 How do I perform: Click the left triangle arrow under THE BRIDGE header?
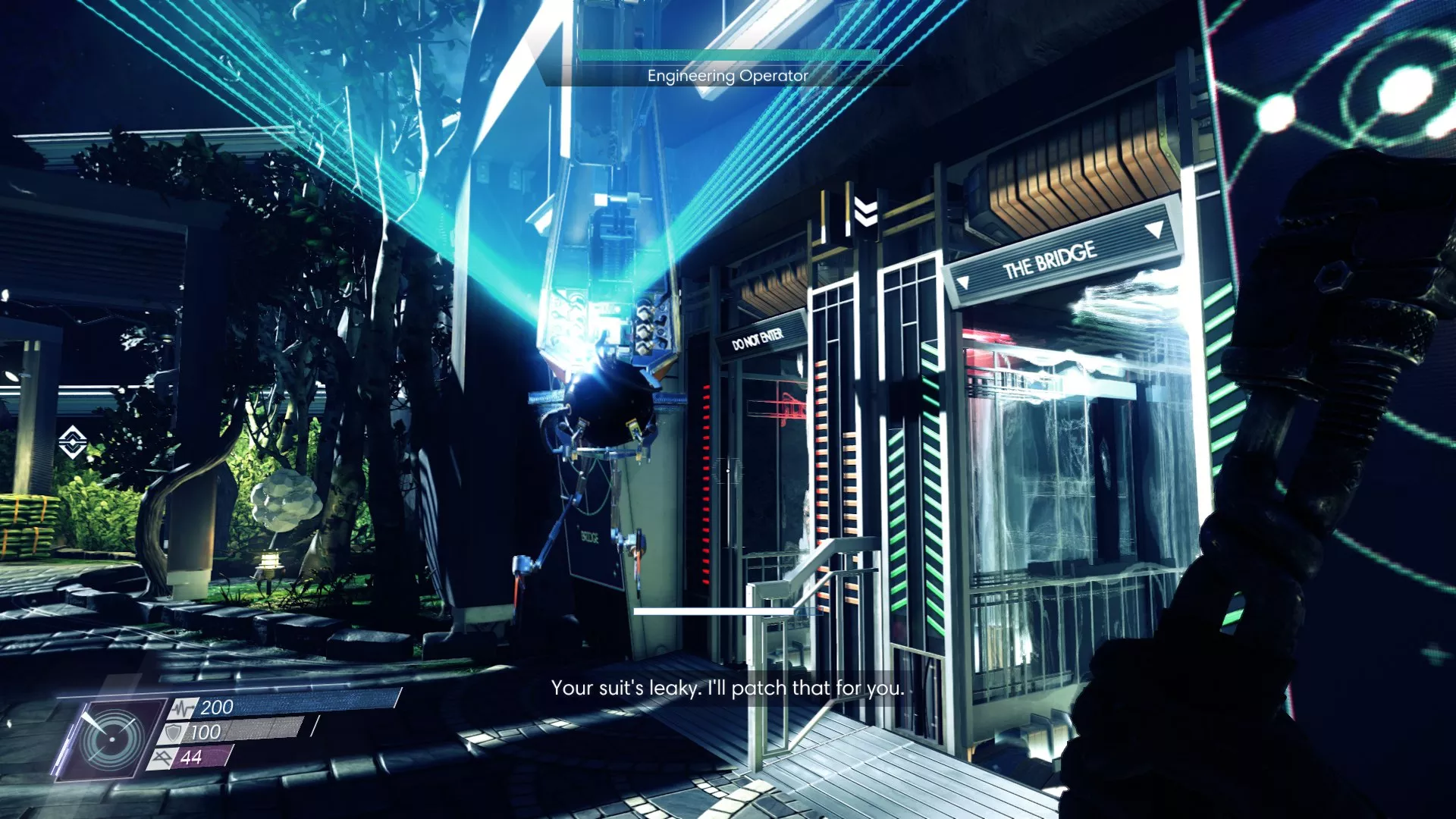pyautogui.click(x=965, y=281)
